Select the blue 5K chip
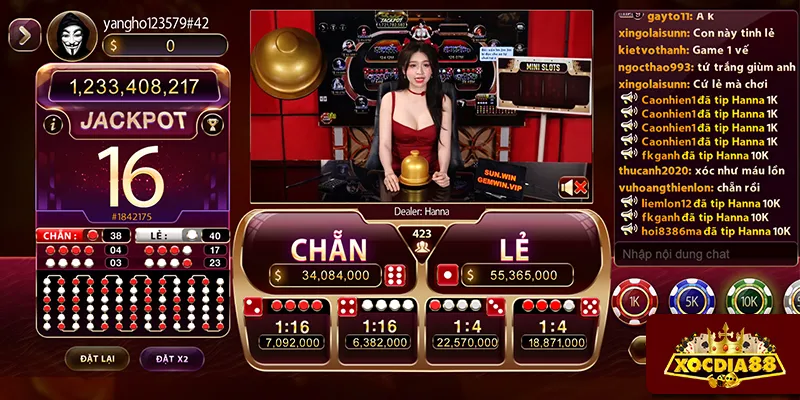This screenshot has width=800, height=400. click(690, 301)
